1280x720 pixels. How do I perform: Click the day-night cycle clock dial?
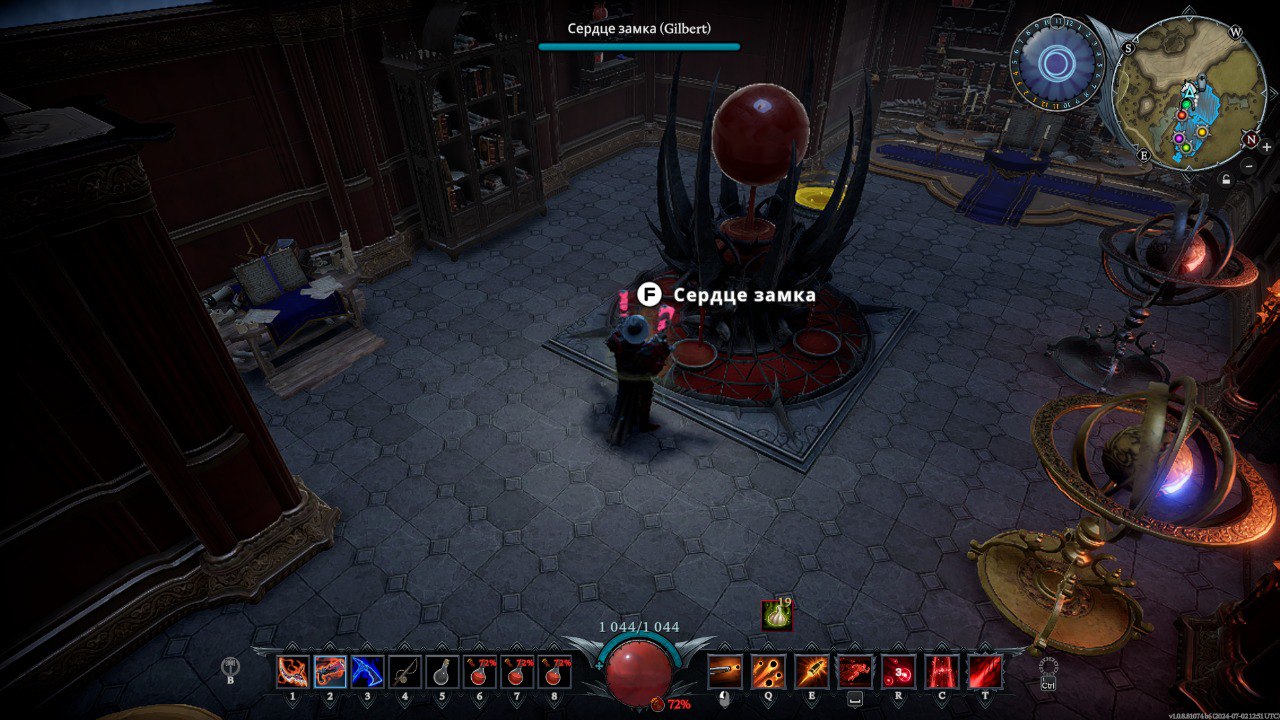[x=1055, y=64]
